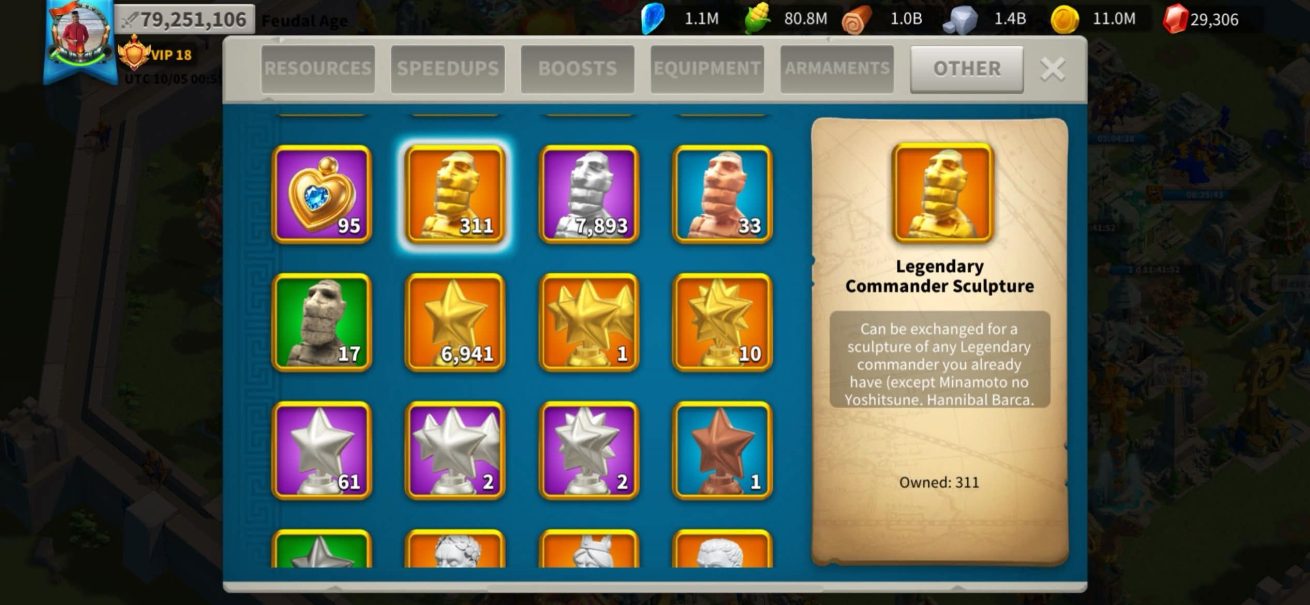Select the bronze star on blue background

pos(722,450)
